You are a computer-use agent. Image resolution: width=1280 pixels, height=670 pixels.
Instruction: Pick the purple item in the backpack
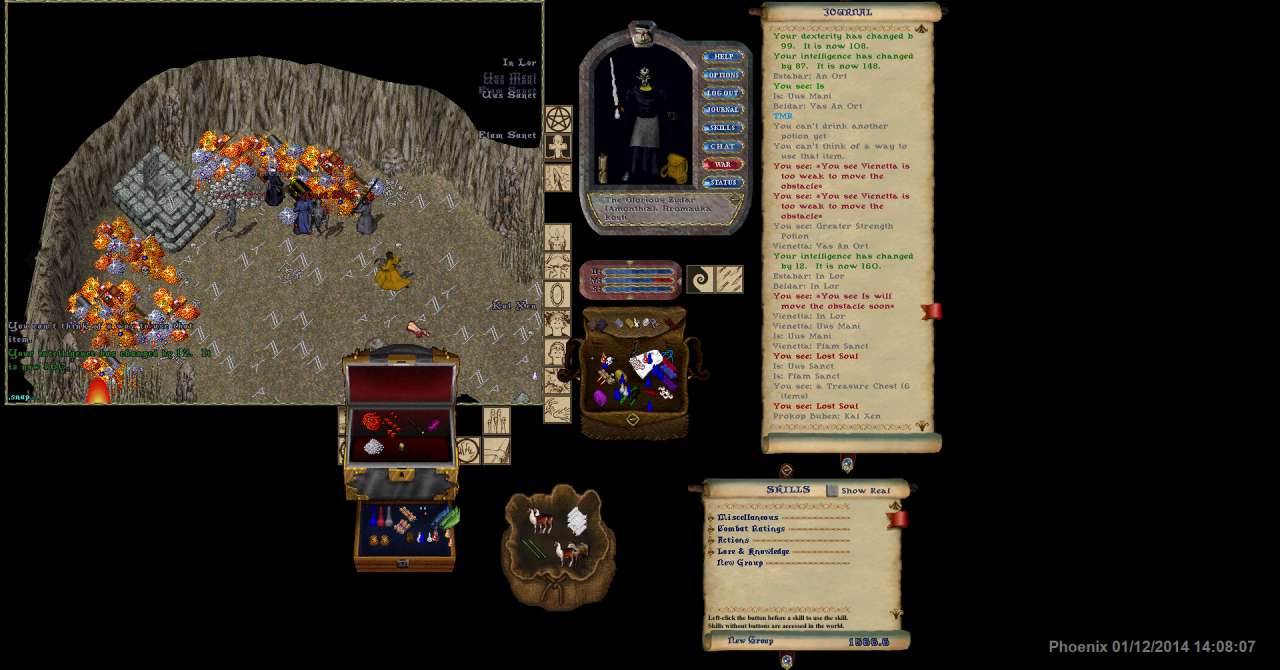click(601, 397)
